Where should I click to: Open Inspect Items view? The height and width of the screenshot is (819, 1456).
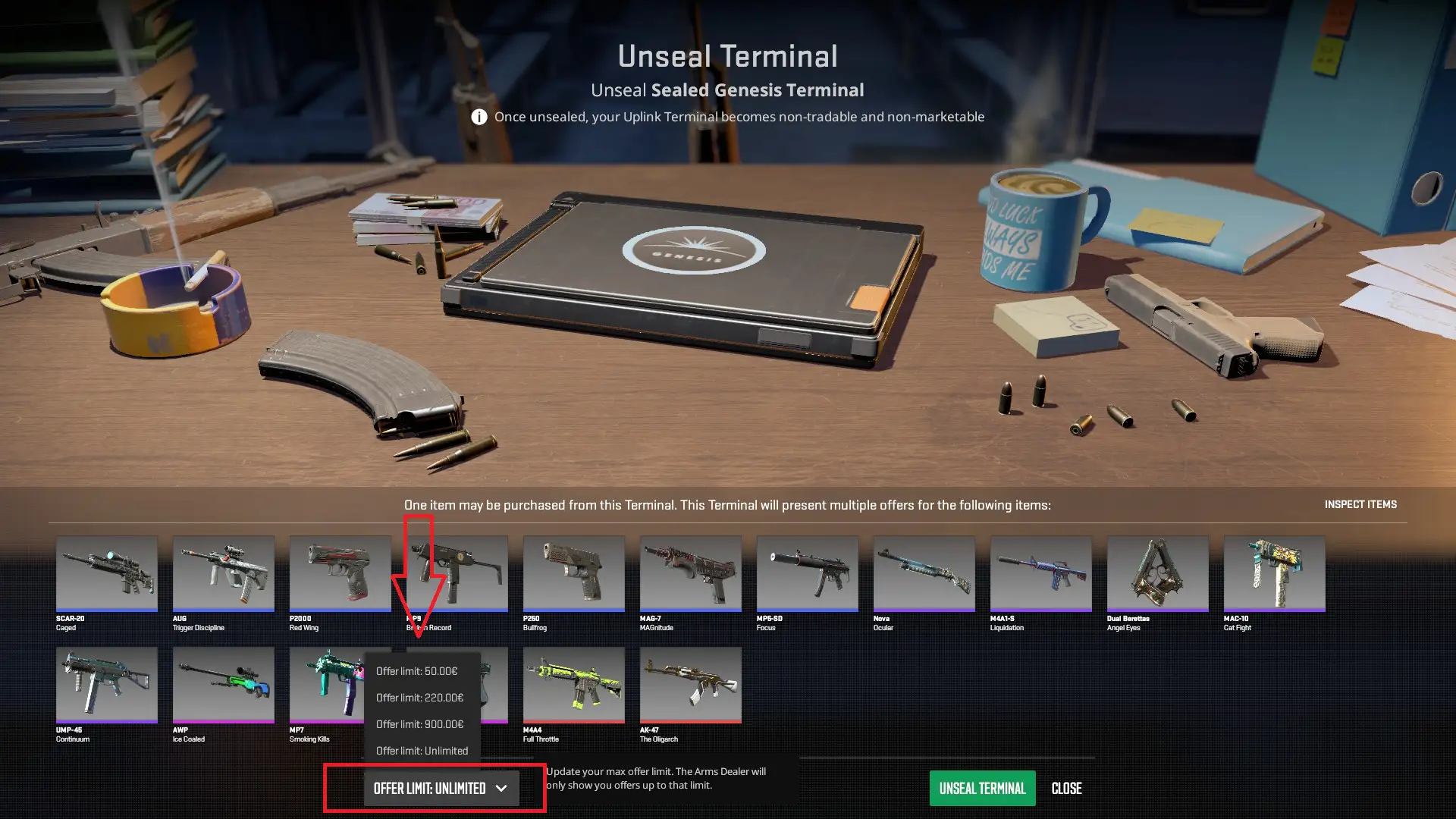point(1360,504)
